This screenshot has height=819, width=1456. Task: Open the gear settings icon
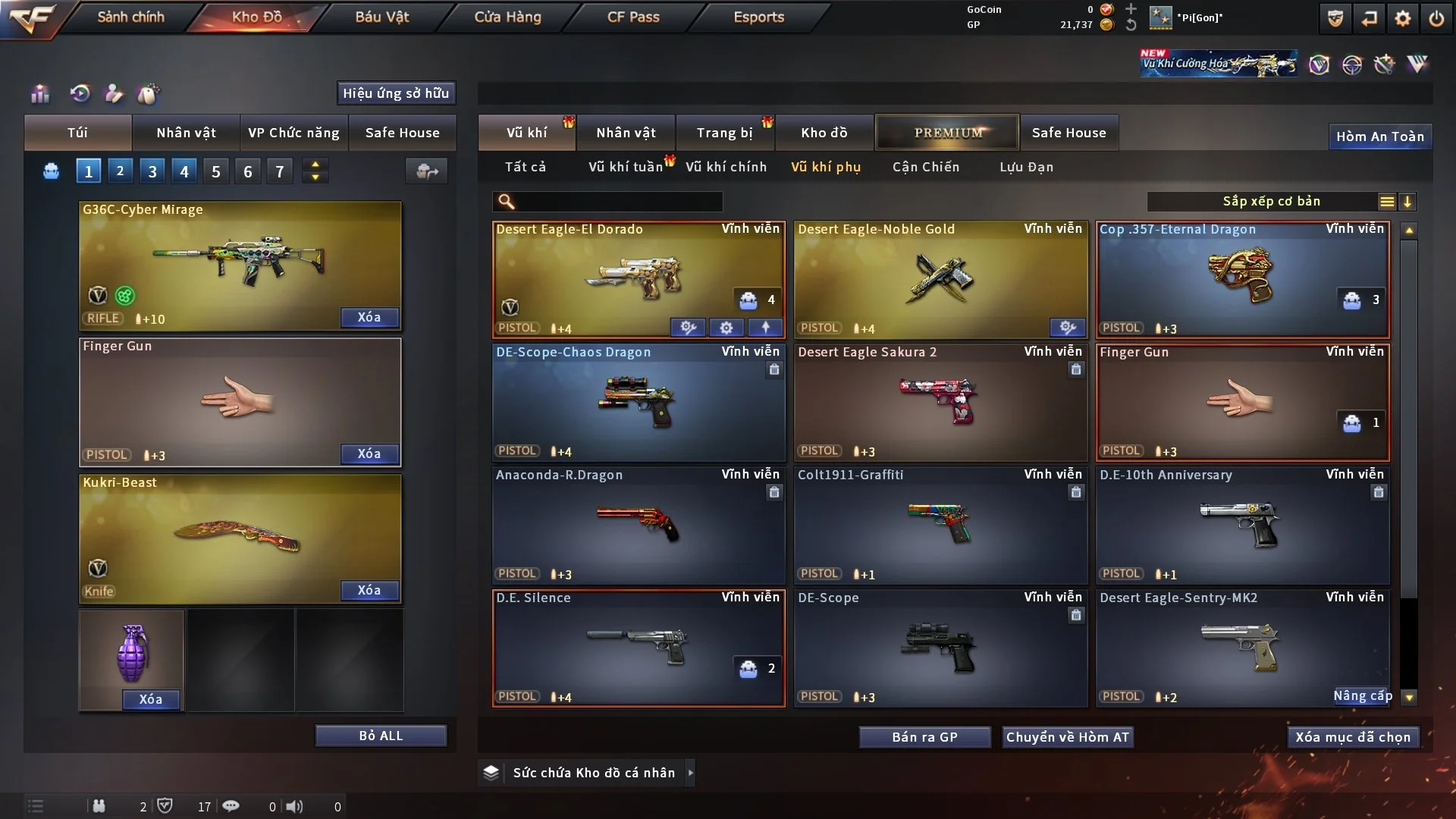point(1403,18)
